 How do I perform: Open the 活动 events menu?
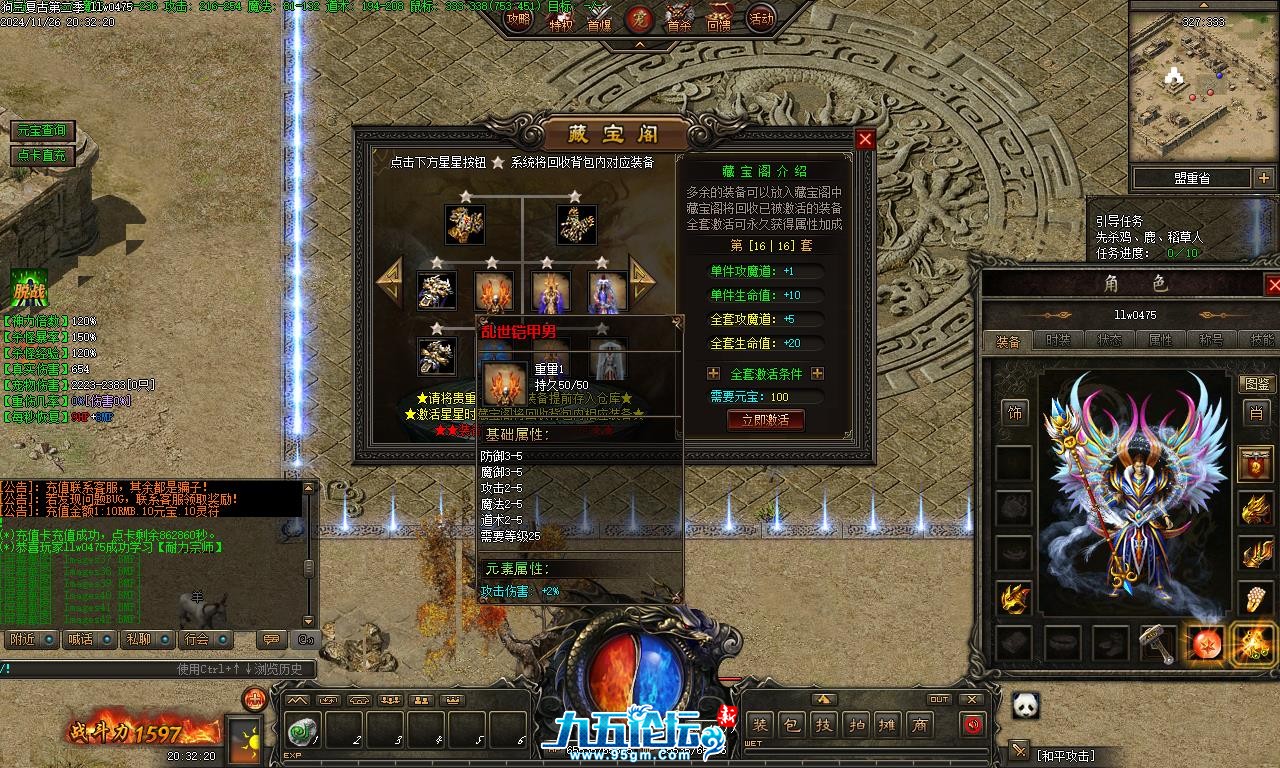761,19
